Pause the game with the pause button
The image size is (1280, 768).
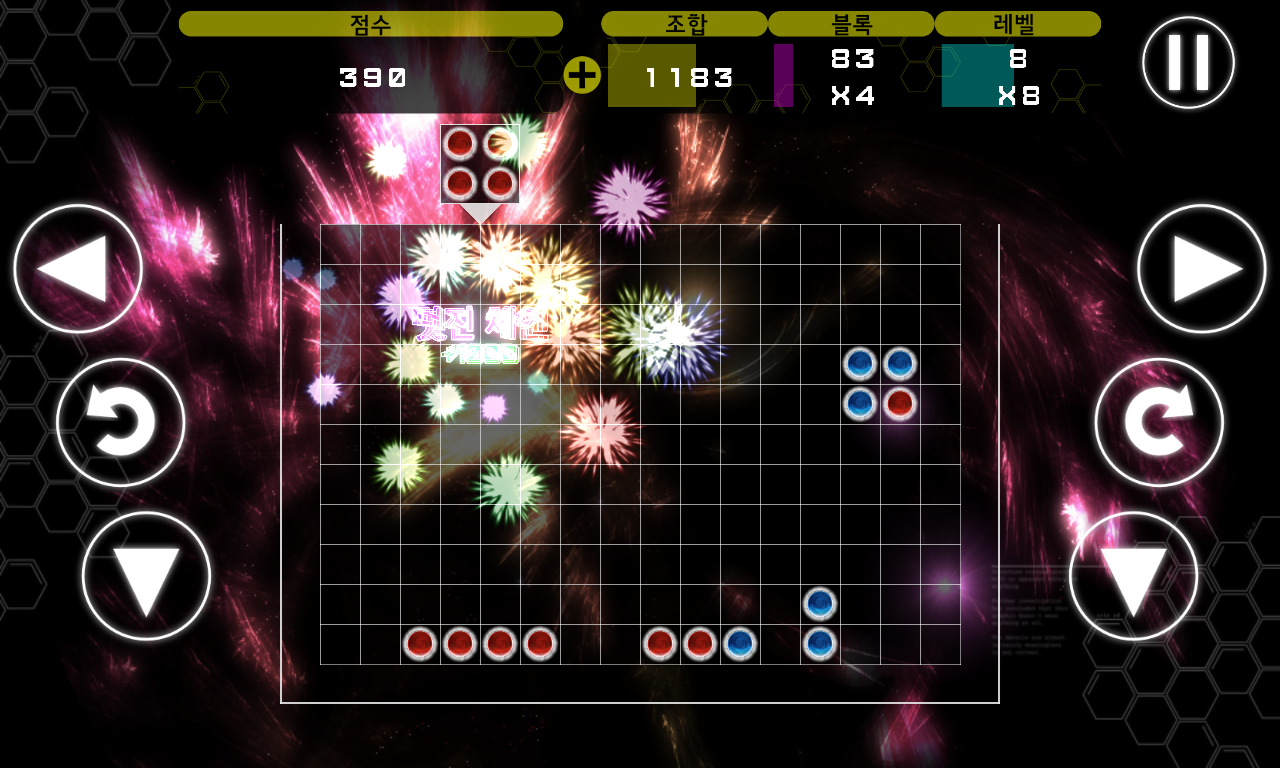tap(1188, 62)
